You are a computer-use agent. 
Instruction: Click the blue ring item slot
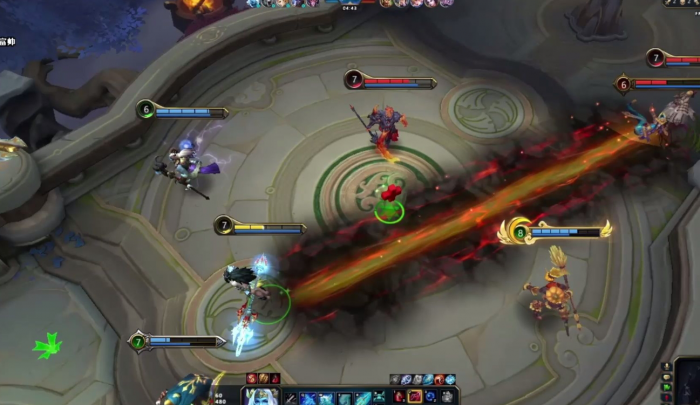[430, 396]
